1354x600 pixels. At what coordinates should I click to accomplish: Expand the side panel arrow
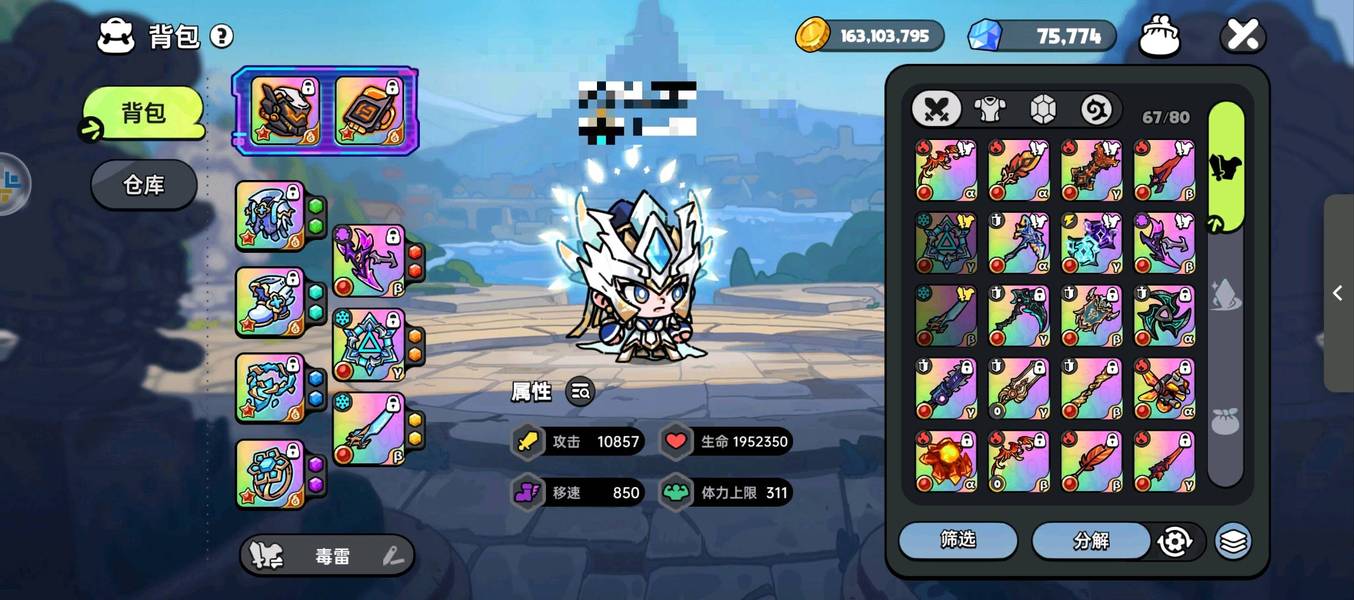click(x=1338, y=293)
